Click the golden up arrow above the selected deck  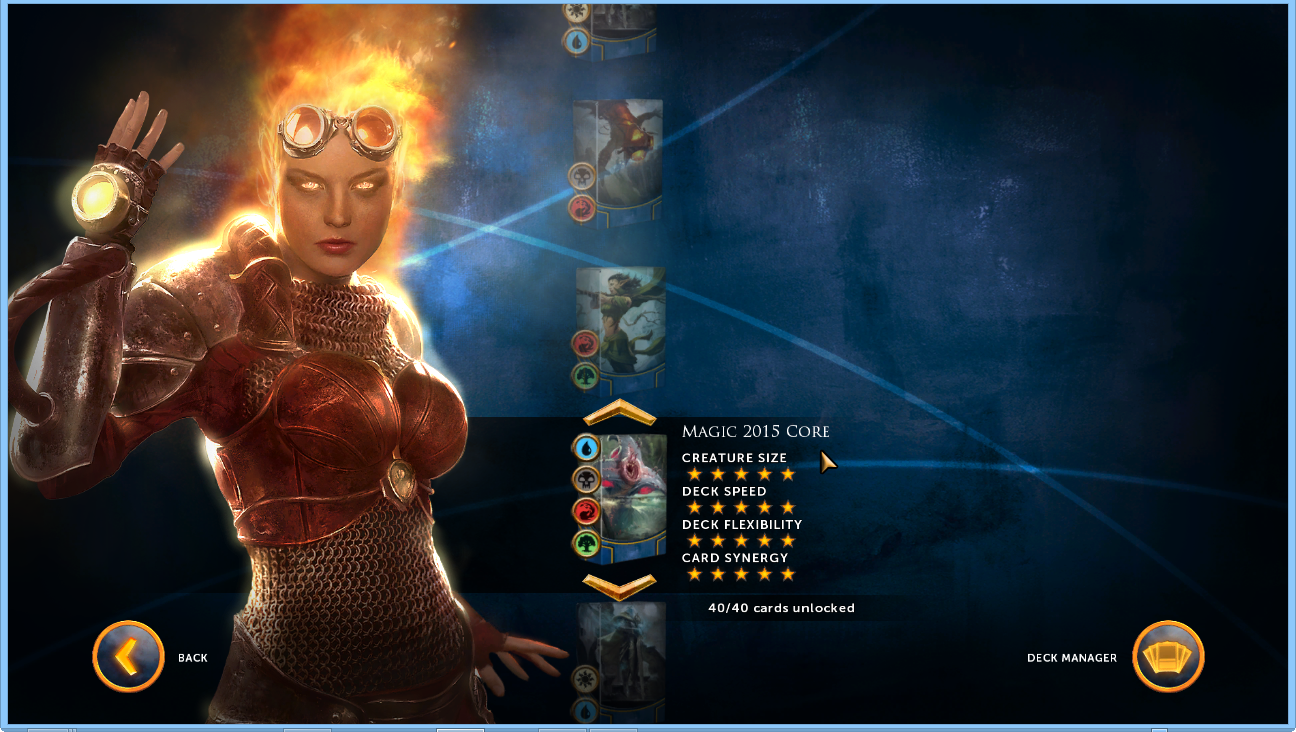point(619,413)
